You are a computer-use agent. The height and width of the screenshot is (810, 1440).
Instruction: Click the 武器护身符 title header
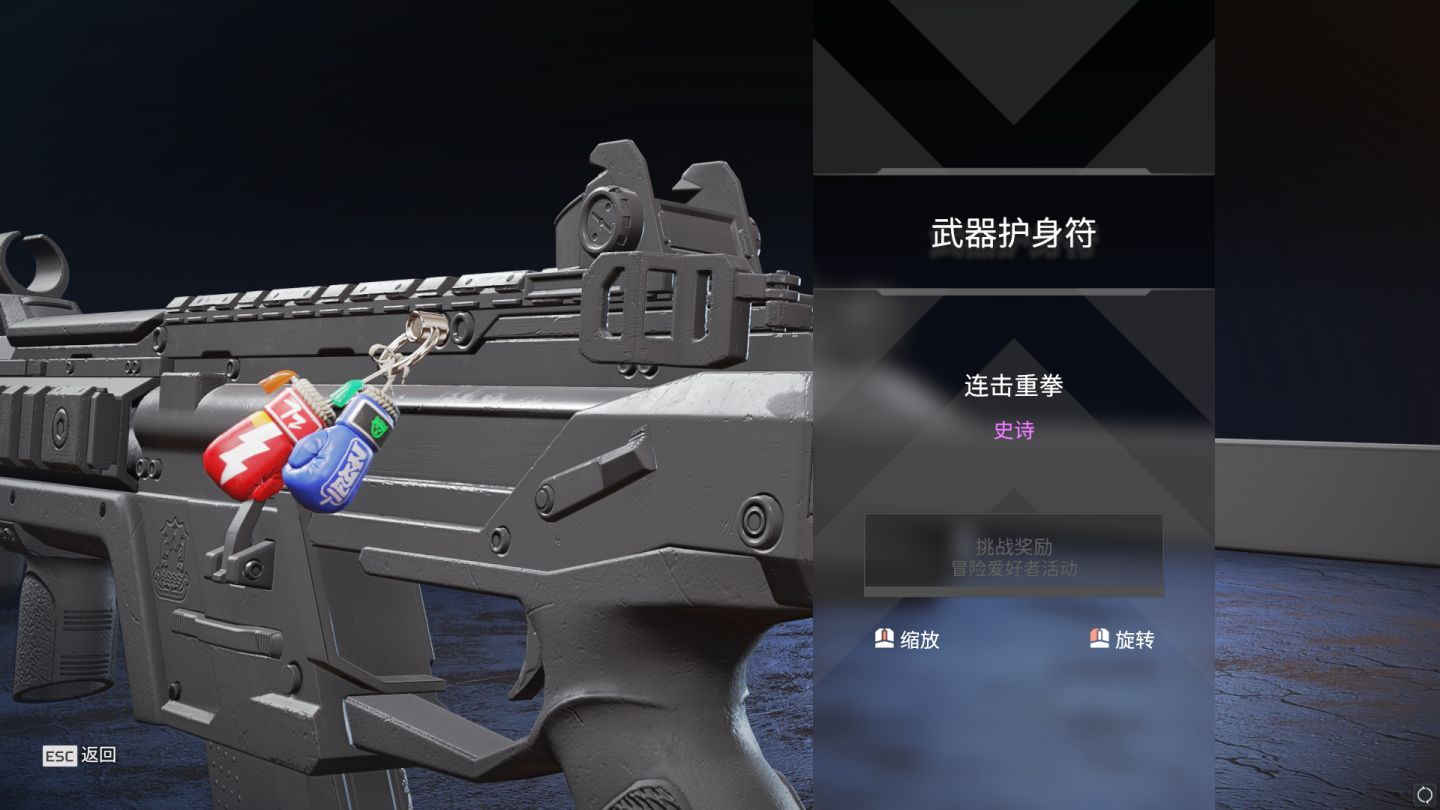pyautogui.click(x=1013, y=231)
